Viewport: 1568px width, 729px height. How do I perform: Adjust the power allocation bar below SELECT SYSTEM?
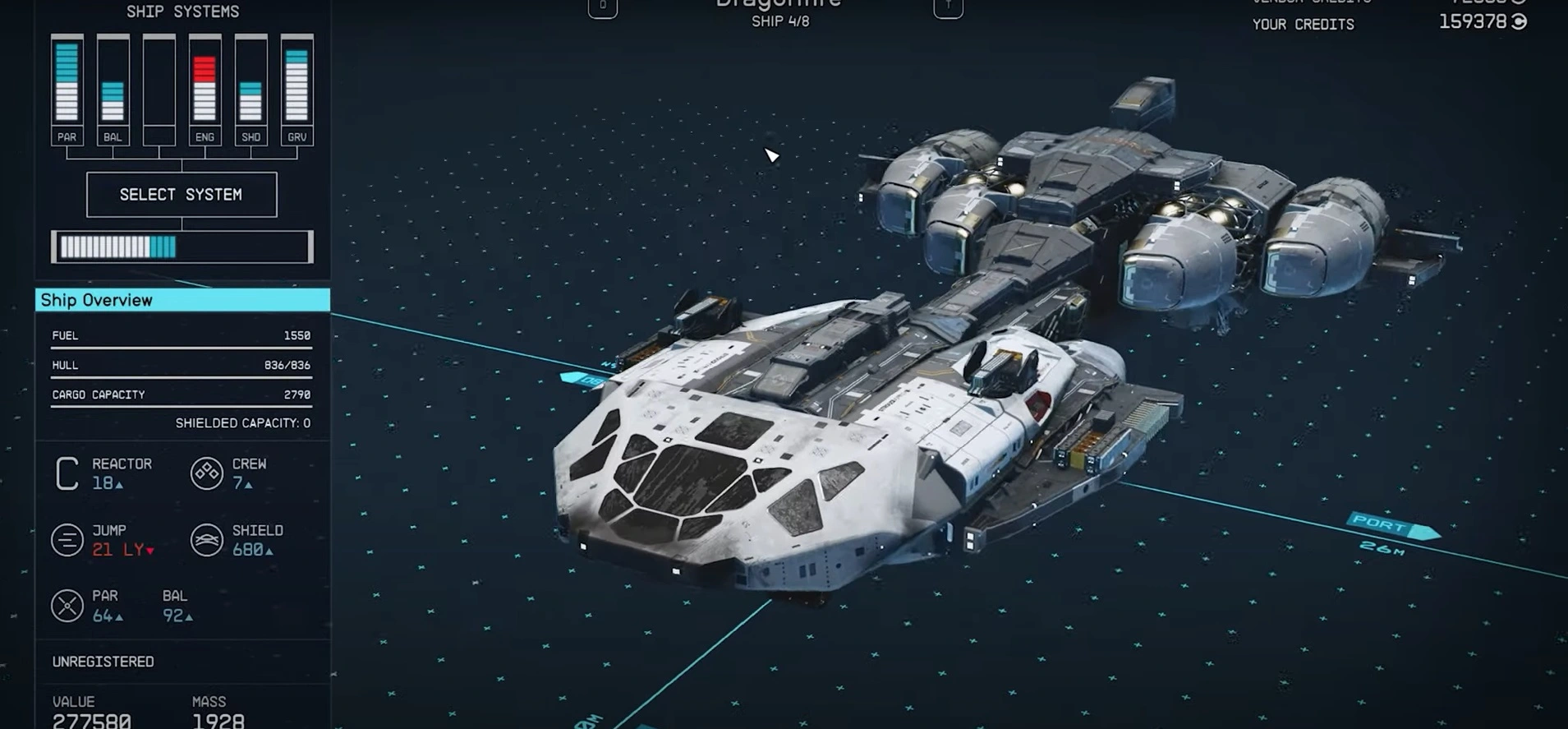click(181, 246)
